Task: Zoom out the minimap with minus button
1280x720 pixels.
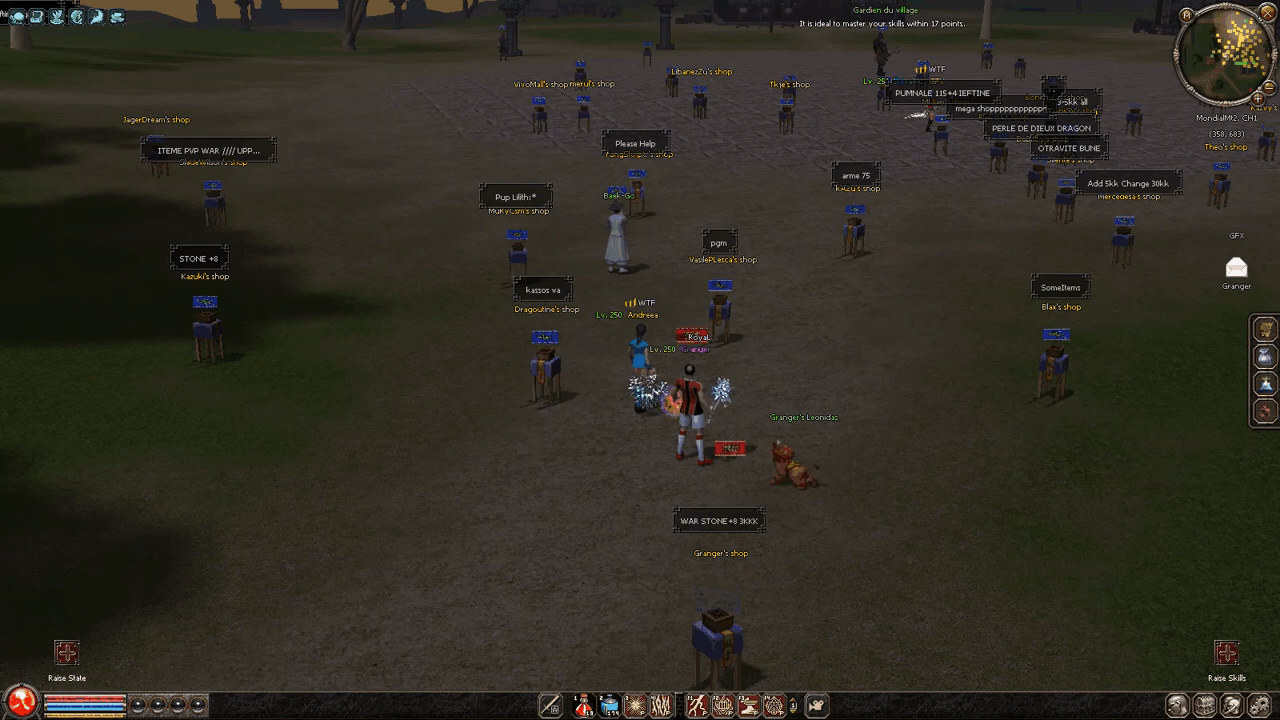Action: pyautogui.click(x=1269, y=86)
